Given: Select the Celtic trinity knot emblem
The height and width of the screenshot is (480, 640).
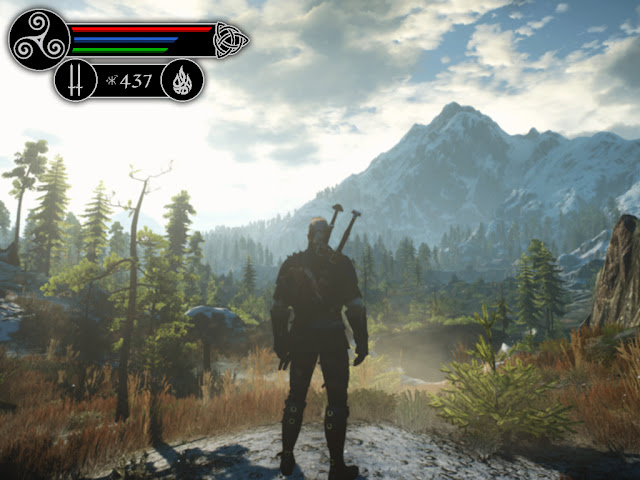Looking at the screenshot, I should click(x=229, y=40).
